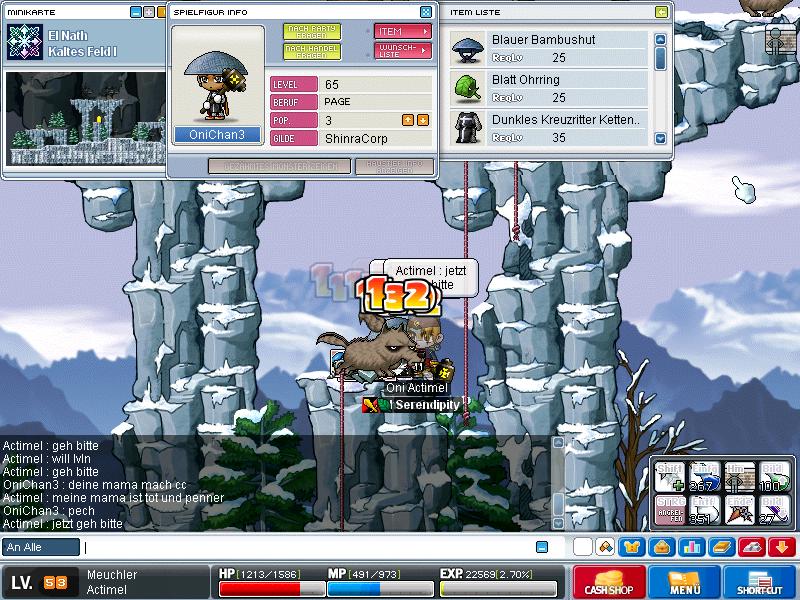Open the stats bar-chart icon
This screenshot has width=800, height=600.
point(691,547)
